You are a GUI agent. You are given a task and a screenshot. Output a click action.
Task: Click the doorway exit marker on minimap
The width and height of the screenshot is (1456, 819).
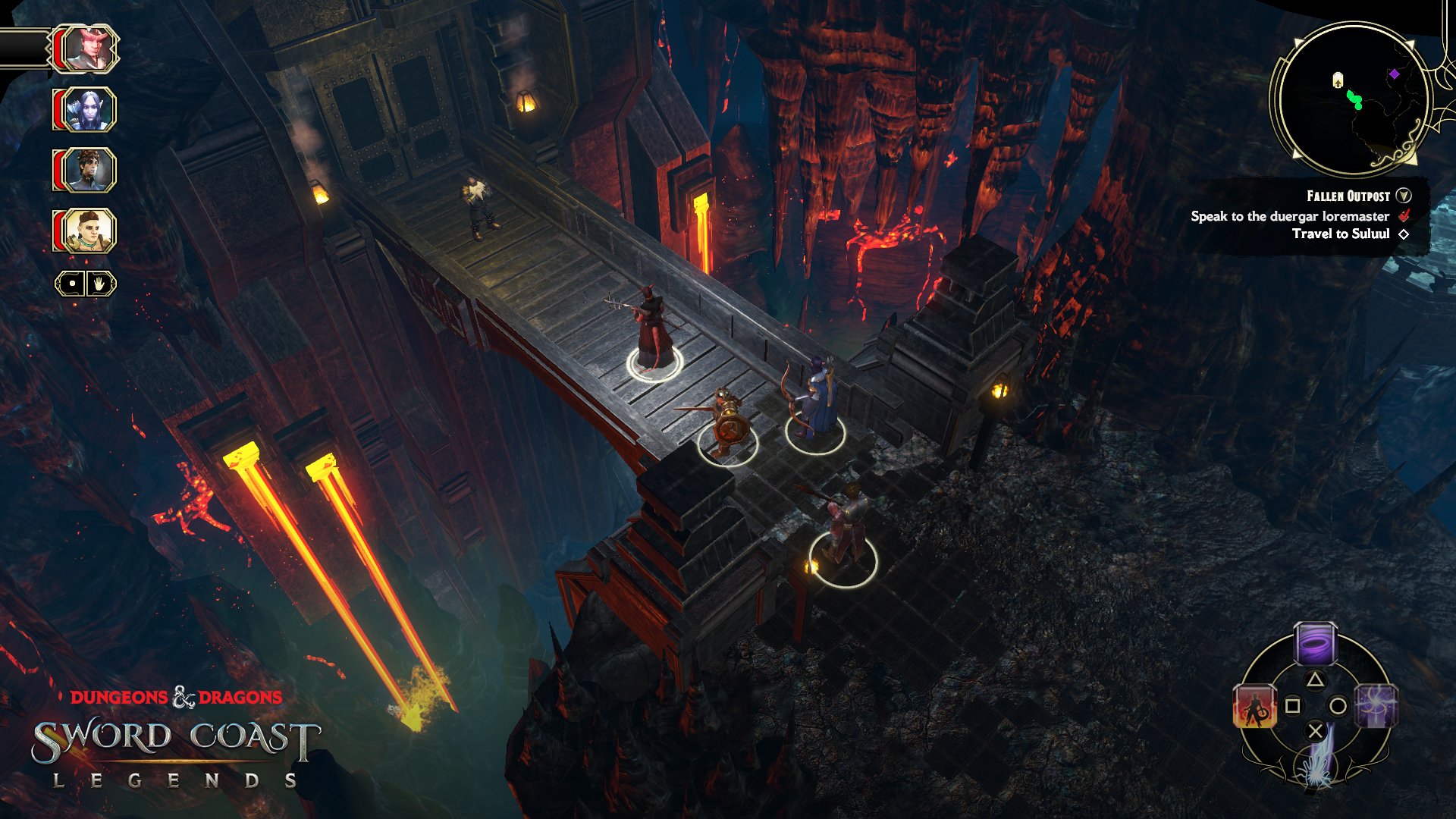(x=1338, y=80)
